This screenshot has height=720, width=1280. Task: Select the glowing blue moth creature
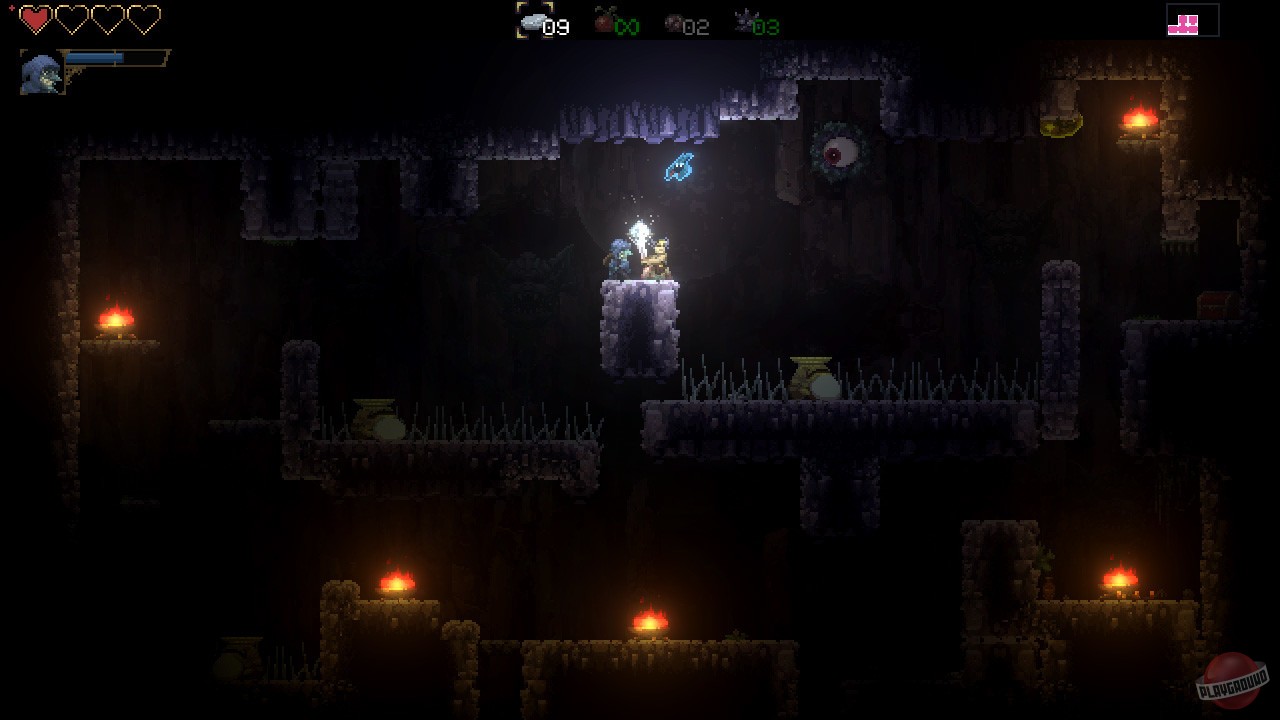click(680, 169)
